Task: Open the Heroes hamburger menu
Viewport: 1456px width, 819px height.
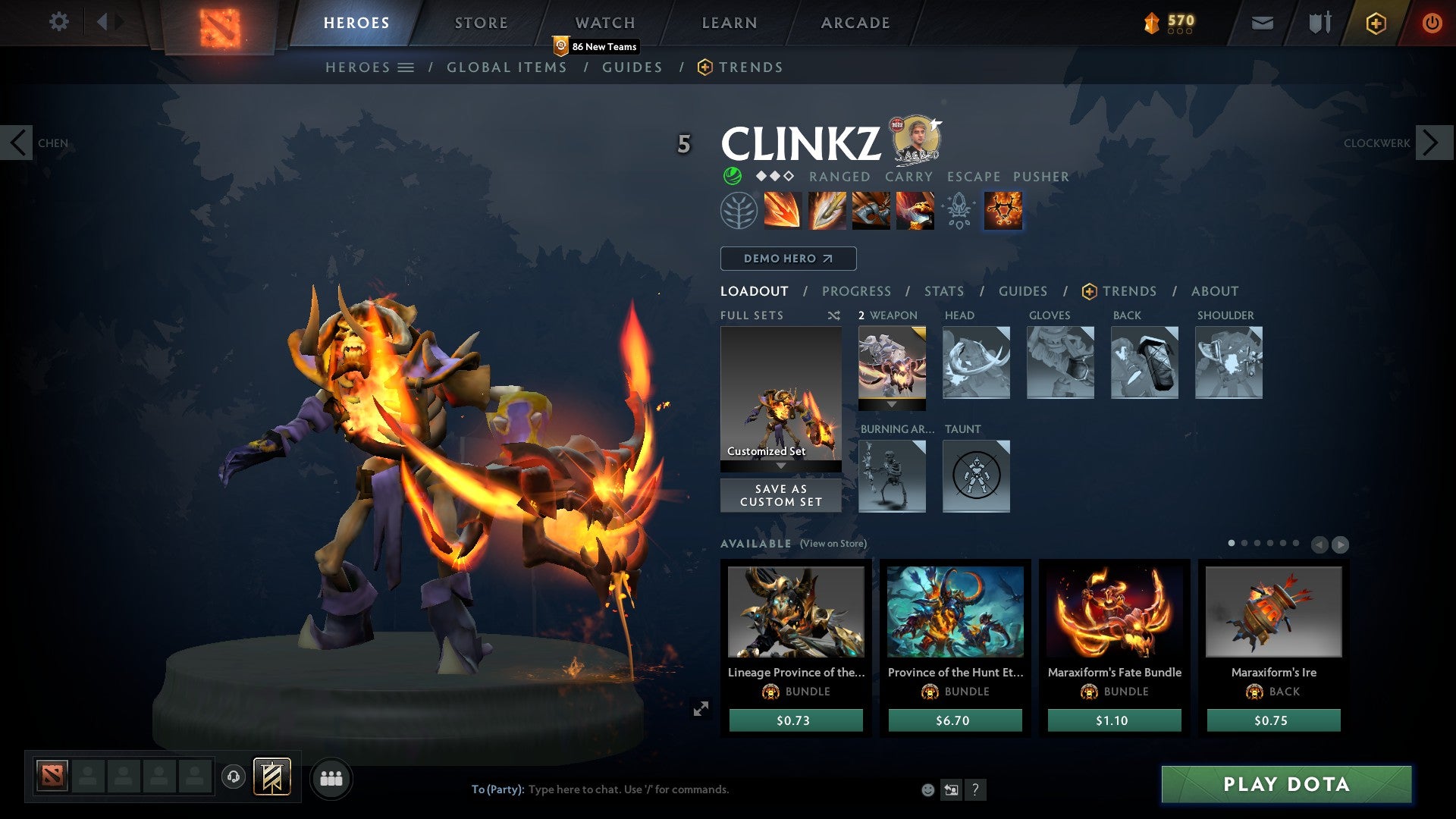Action: pyautogui.click(x=407, y=67)
